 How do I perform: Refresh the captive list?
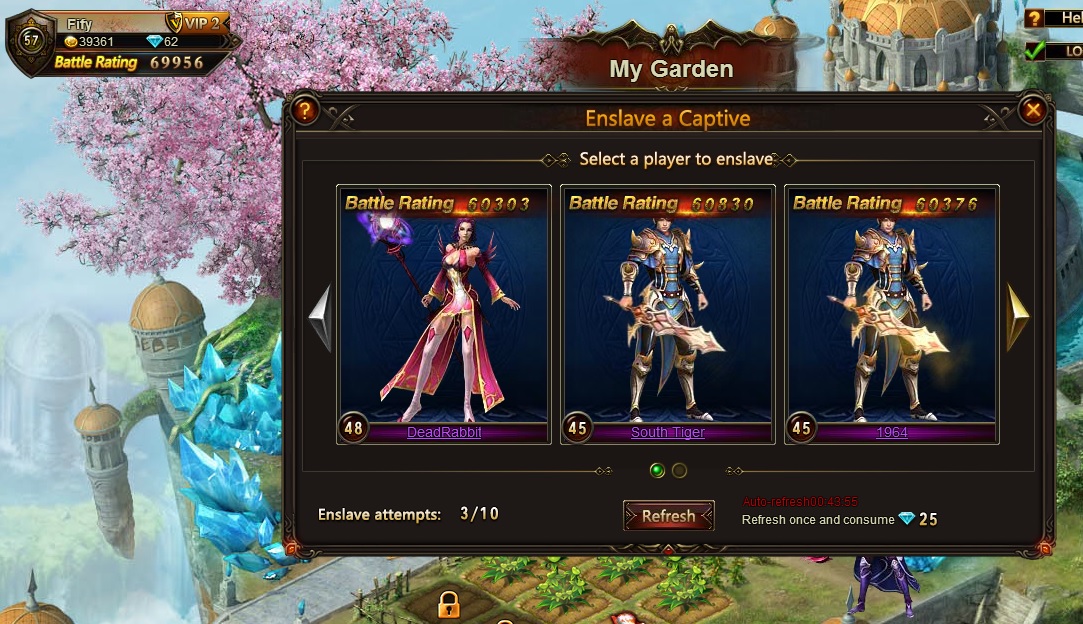pyautogui.click(x=668, y=516)
